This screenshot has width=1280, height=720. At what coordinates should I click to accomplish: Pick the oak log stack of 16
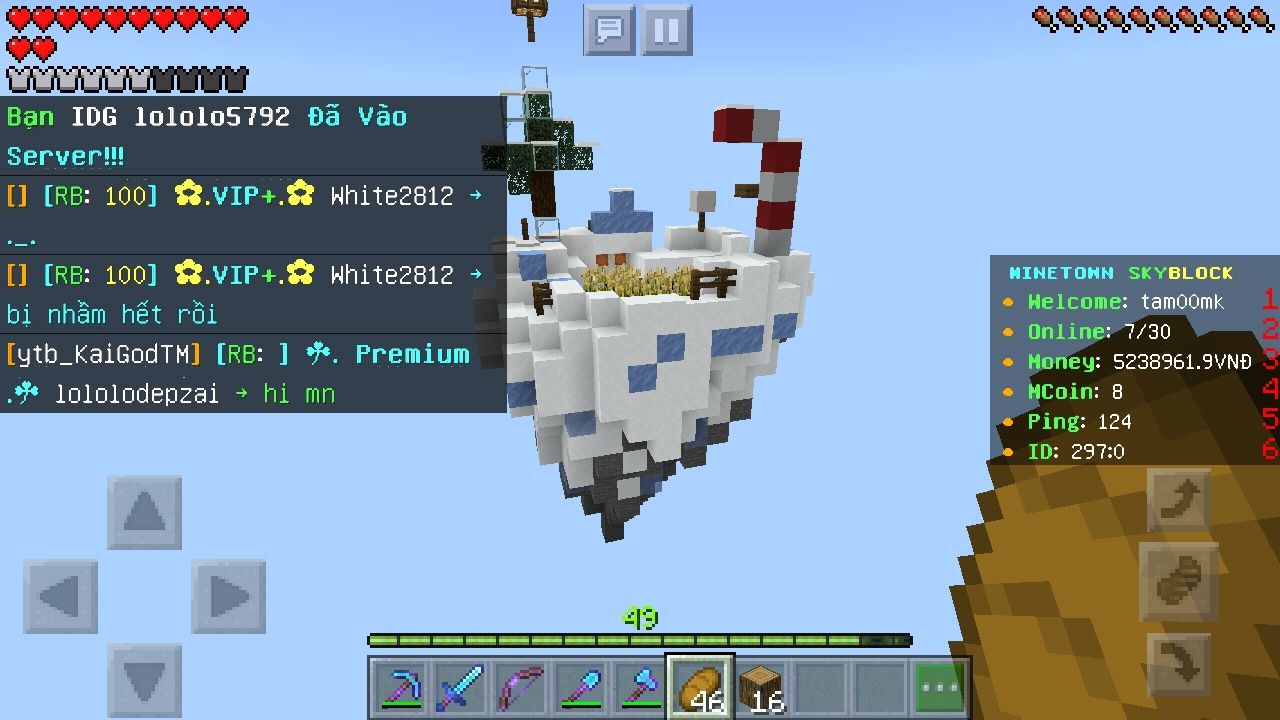[x=761, y=687]
